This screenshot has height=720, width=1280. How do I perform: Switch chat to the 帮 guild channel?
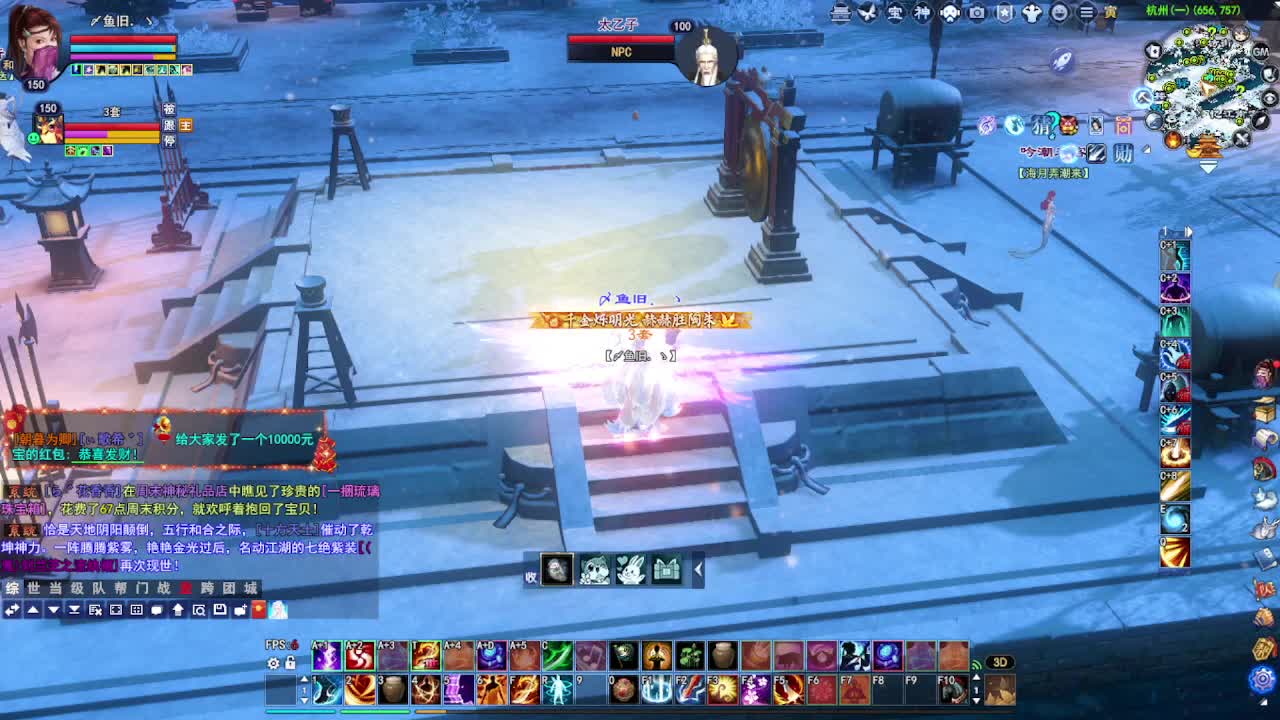pos(121,588)
